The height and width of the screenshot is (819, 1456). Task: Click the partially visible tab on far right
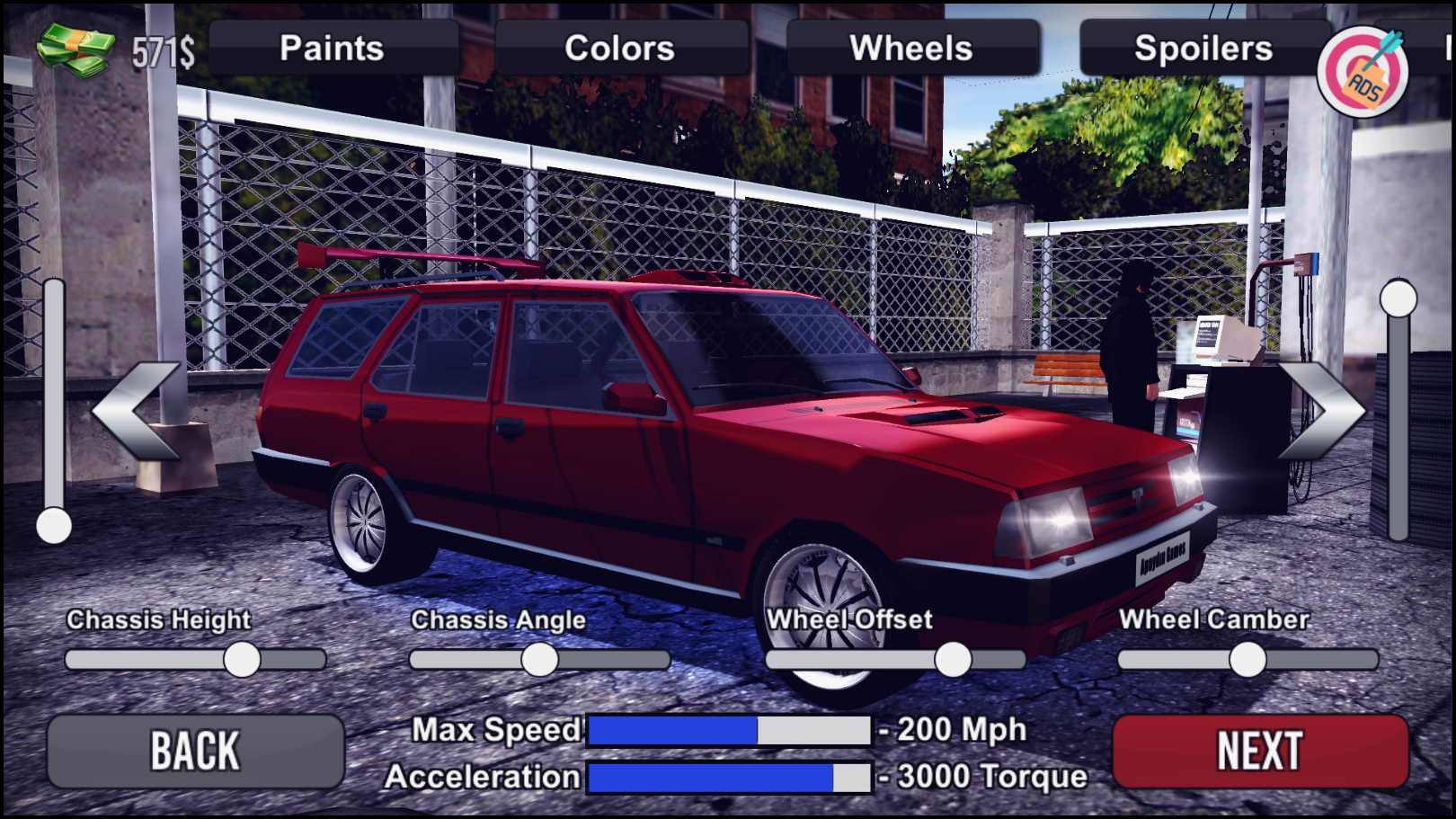[x=1445, y=49]
